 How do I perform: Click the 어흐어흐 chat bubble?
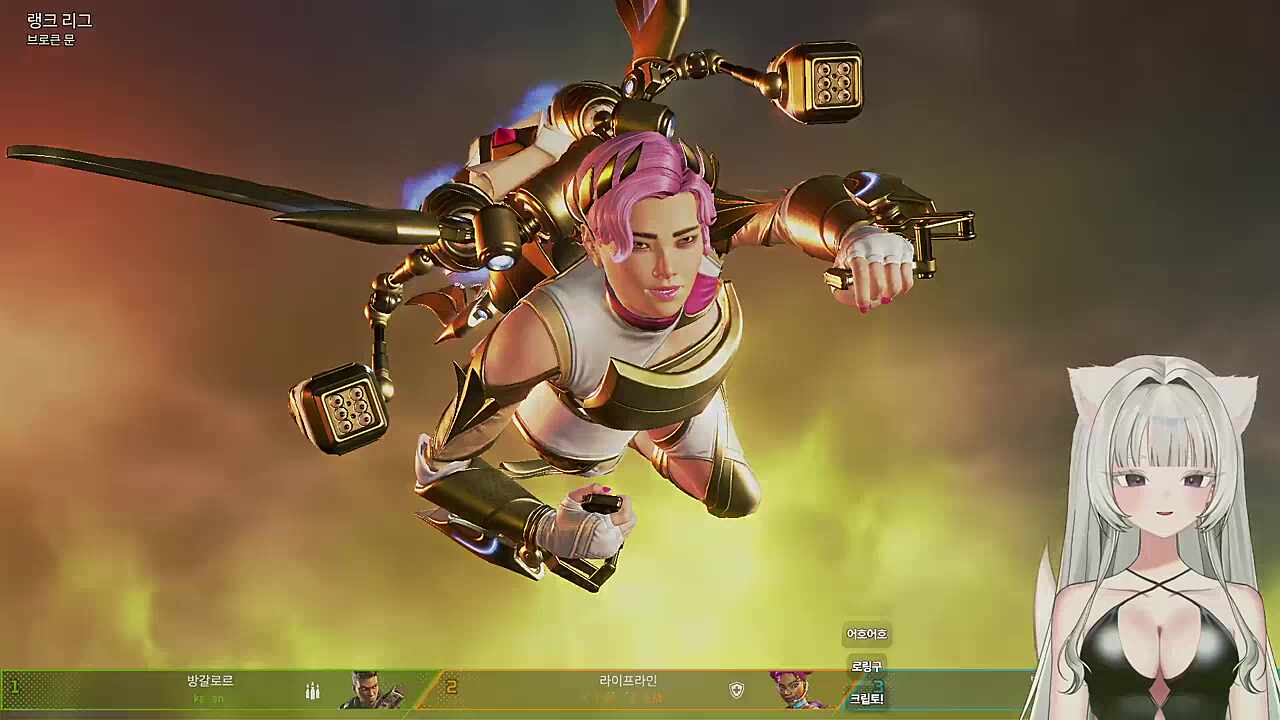866,633
